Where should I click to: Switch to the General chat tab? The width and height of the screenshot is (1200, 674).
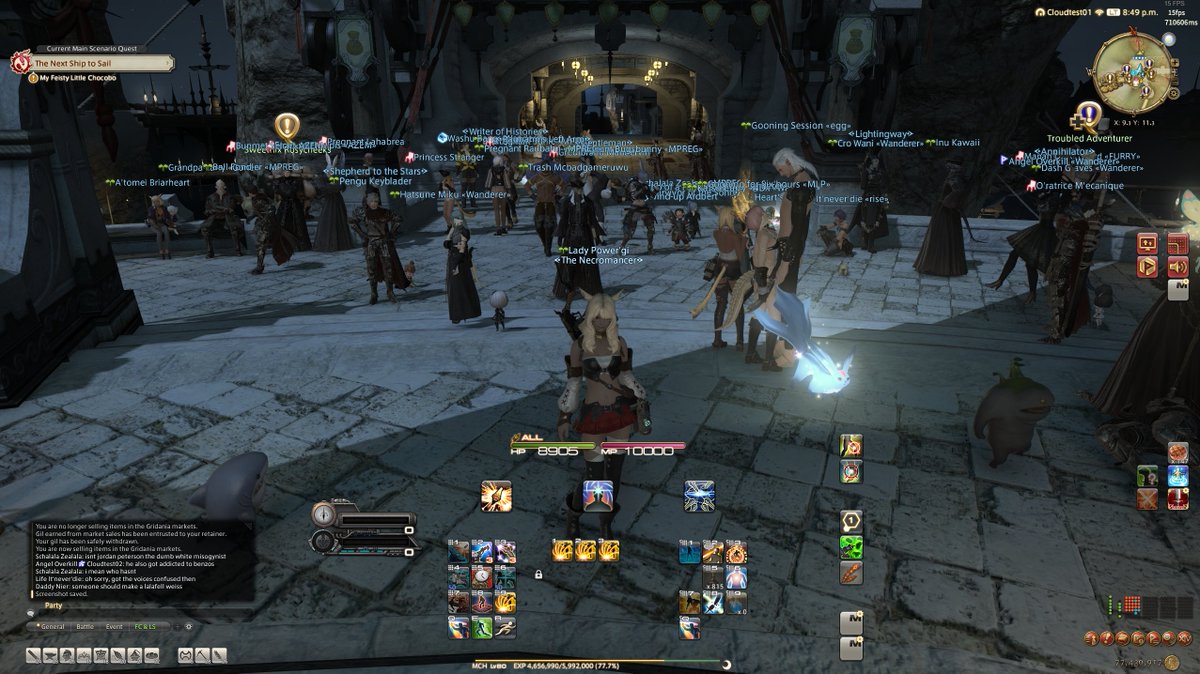pyautogui.click(x=51, y=627)
